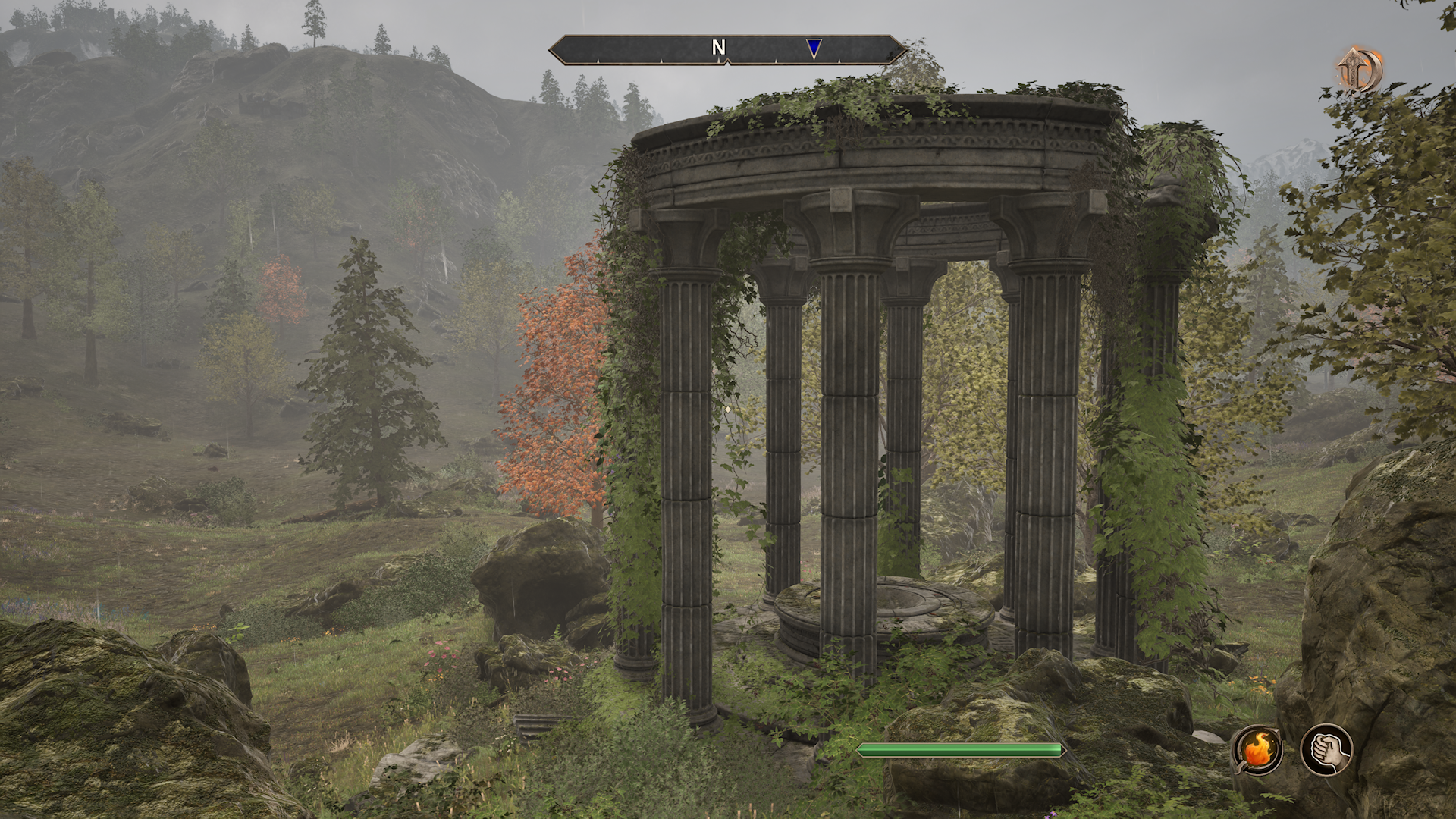Screen dimensions: 1456x819
Task: Select the blue marker on the compass
Action: pos(814,49)
